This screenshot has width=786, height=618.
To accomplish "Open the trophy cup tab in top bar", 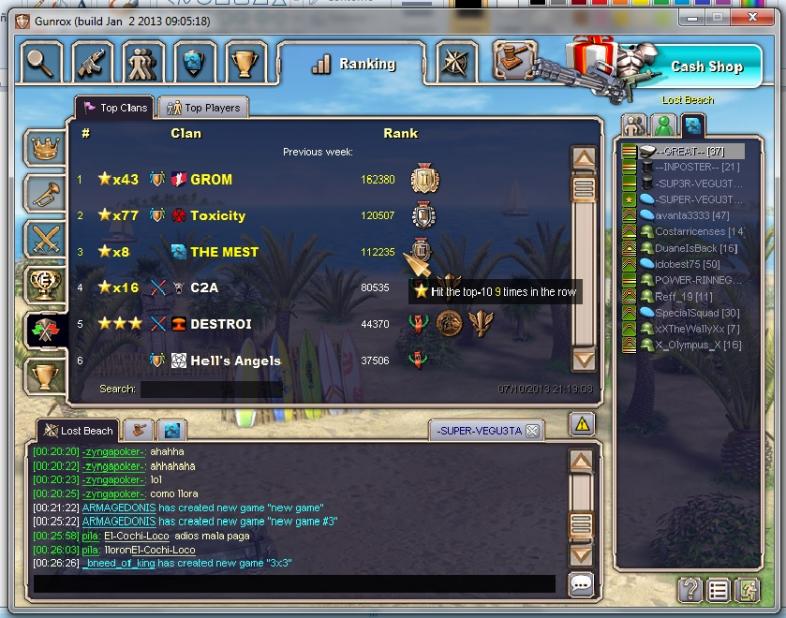I will [x=245, y=62].
